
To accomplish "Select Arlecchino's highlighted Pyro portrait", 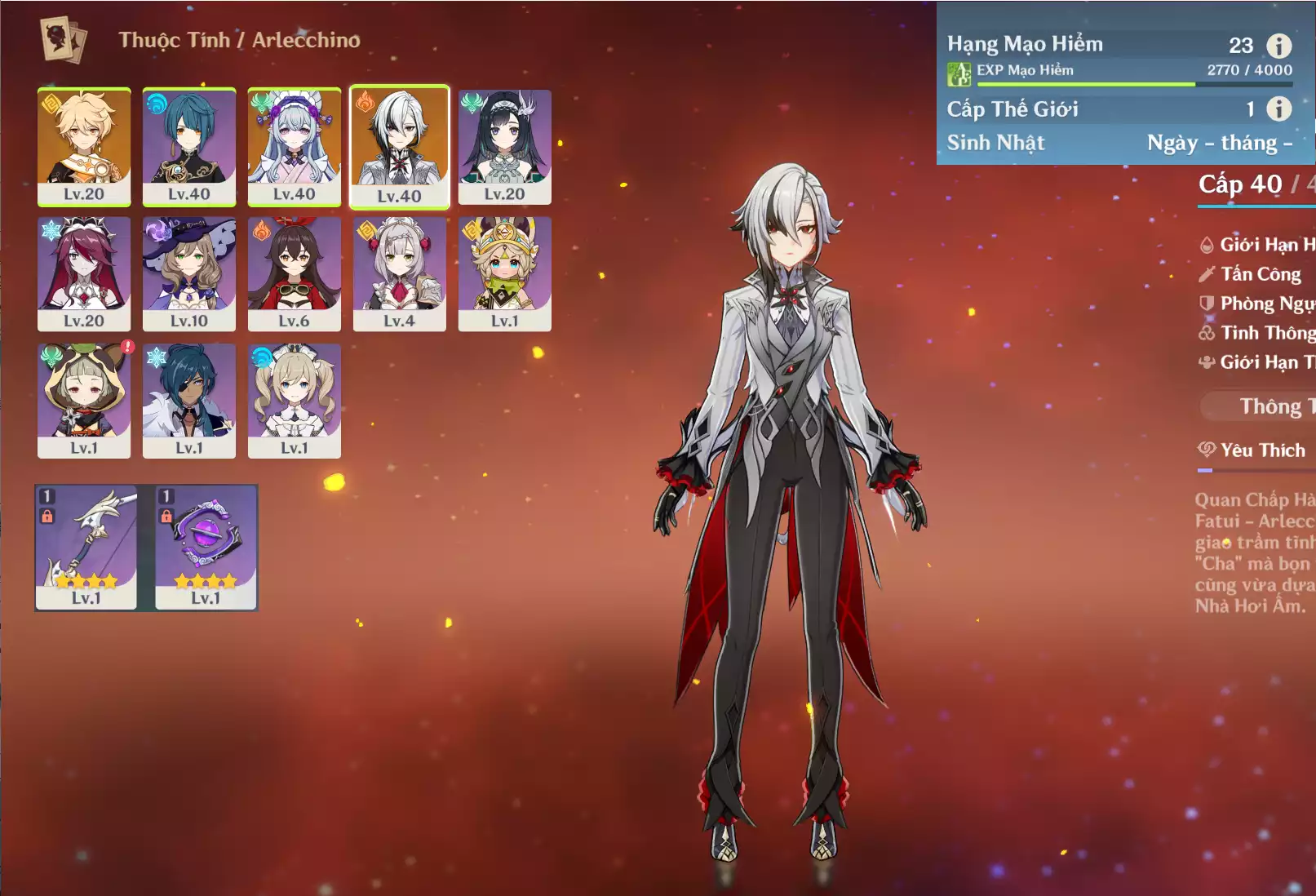I will 400,147.
